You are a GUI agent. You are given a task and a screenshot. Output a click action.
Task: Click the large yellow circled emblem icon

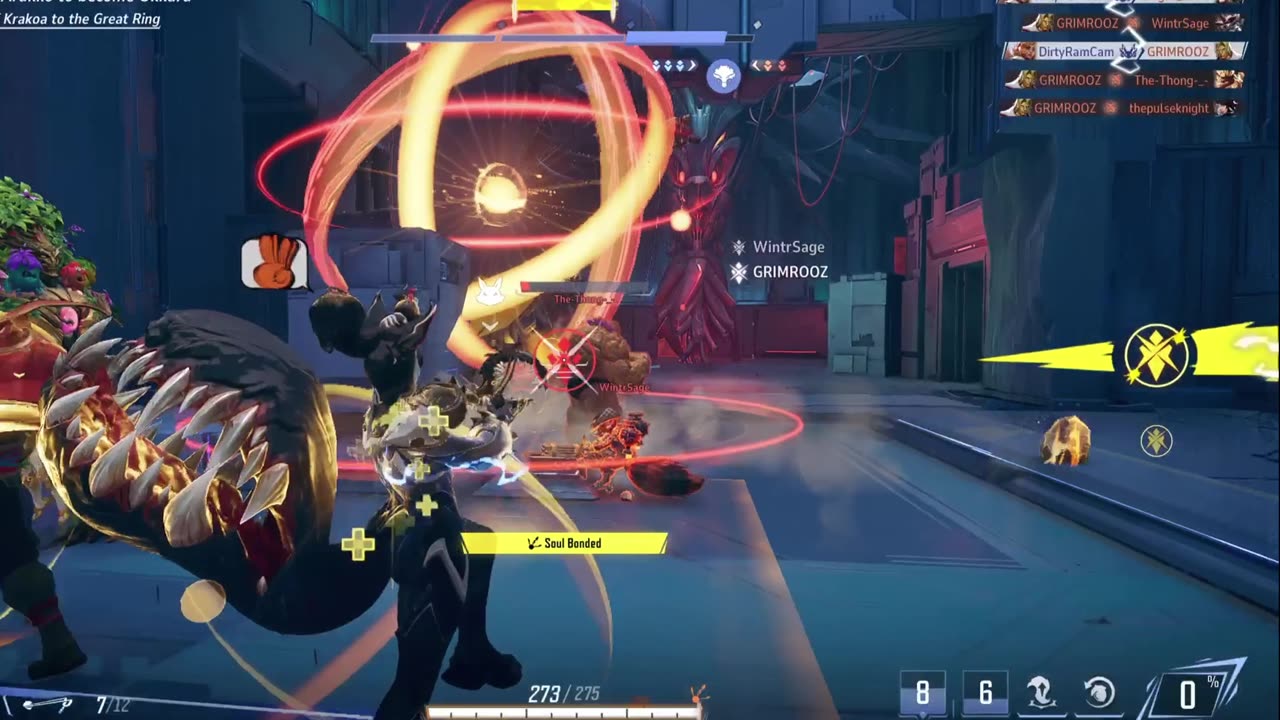(x=1156, y=354)
